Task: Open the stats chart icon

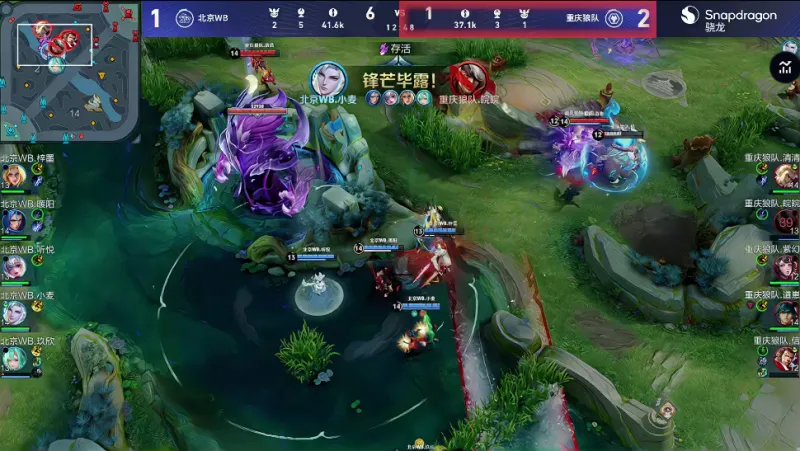Action: pyautogui.click(x=783, y=67)
